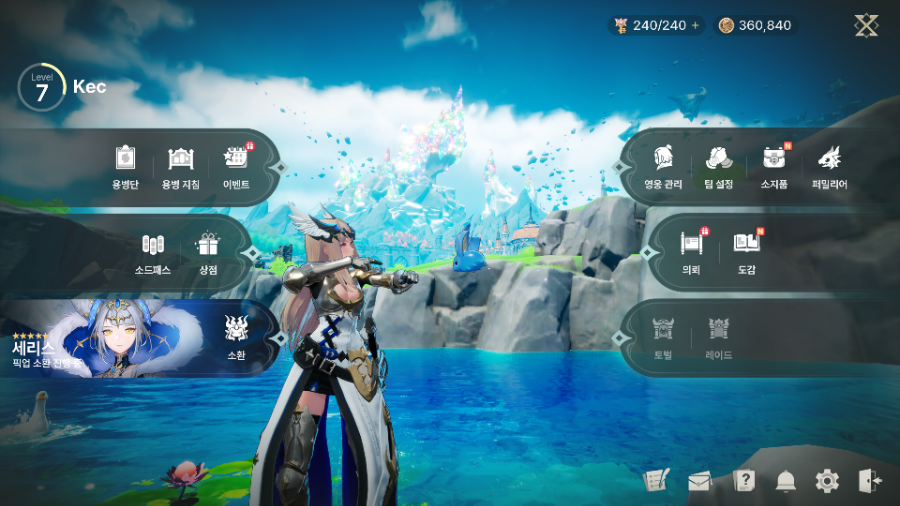Viewport: 900px width, 506px height.
Task: Open the 소드패스 pass menu
Action: tap(152, 254)
